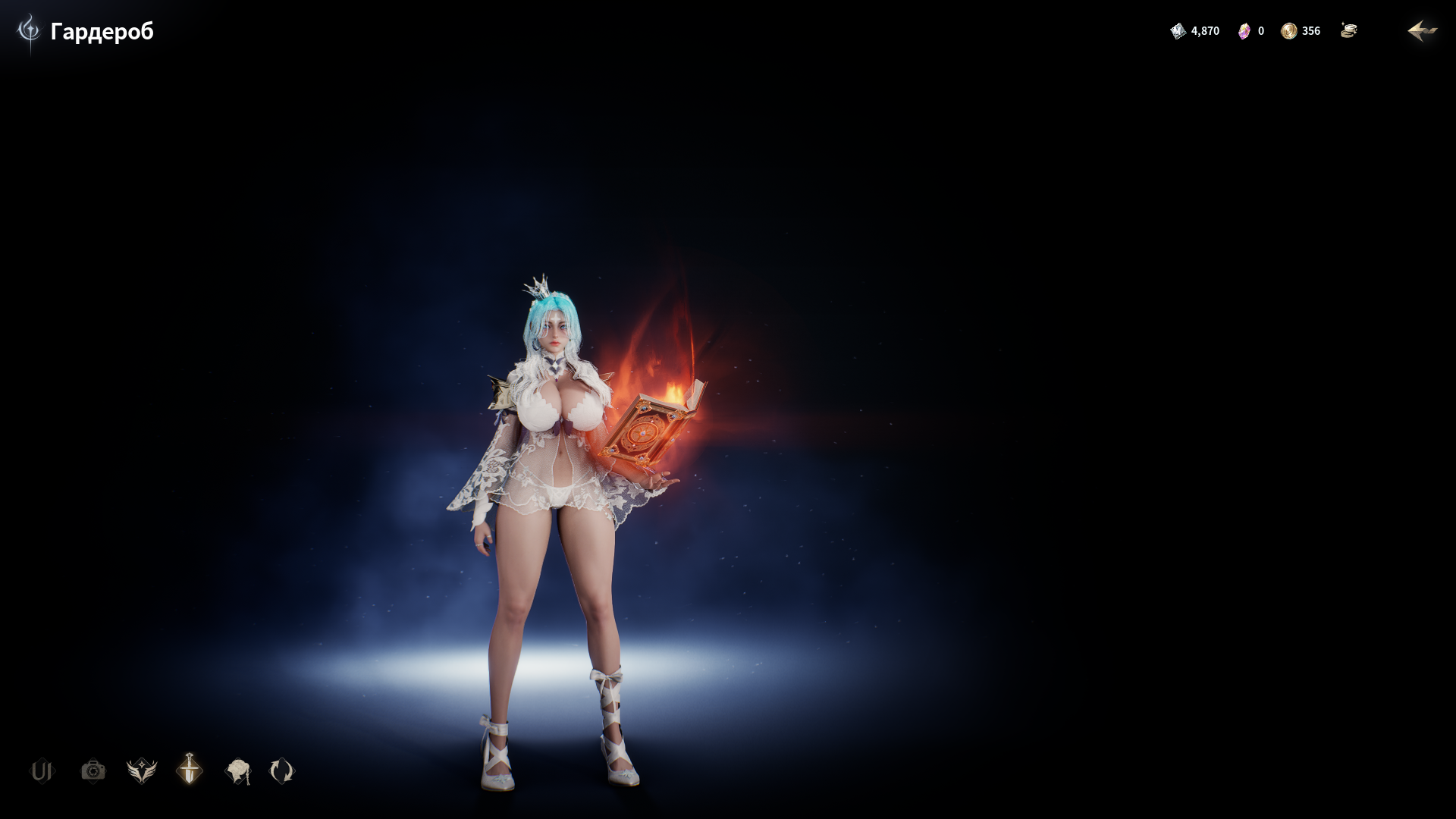1456x819 pixels.
Task: Click the pink gem currency icon
Action: click(1244, 31)
